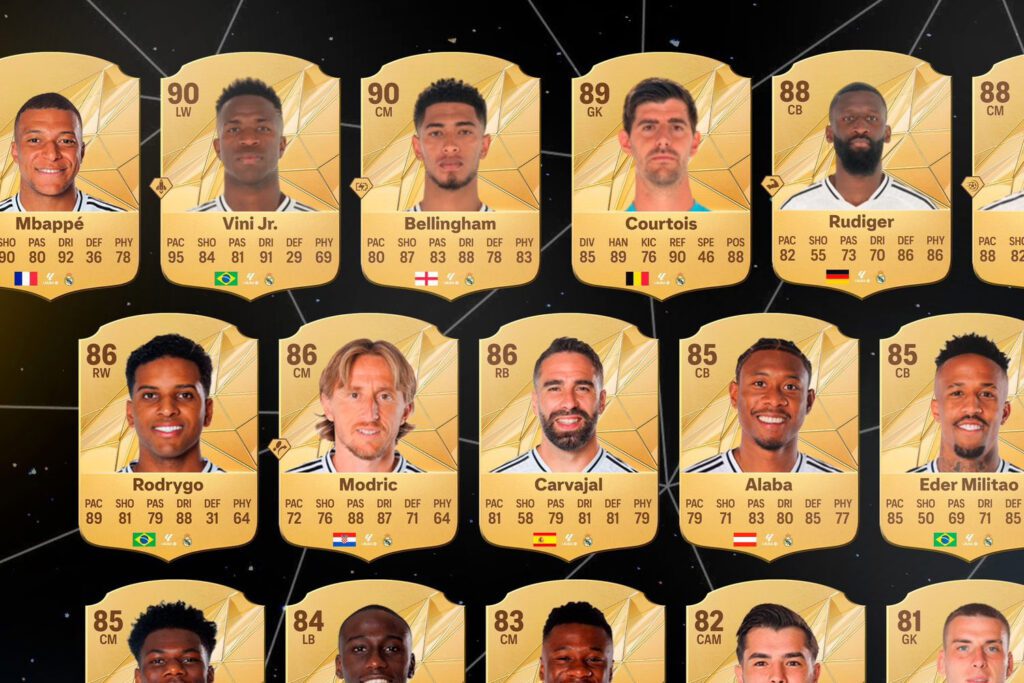Image resolution: width=1024 pixels, height=683 pixels.
Task: Select the Courtois goalkeeper card
Action: pos(660,170)
